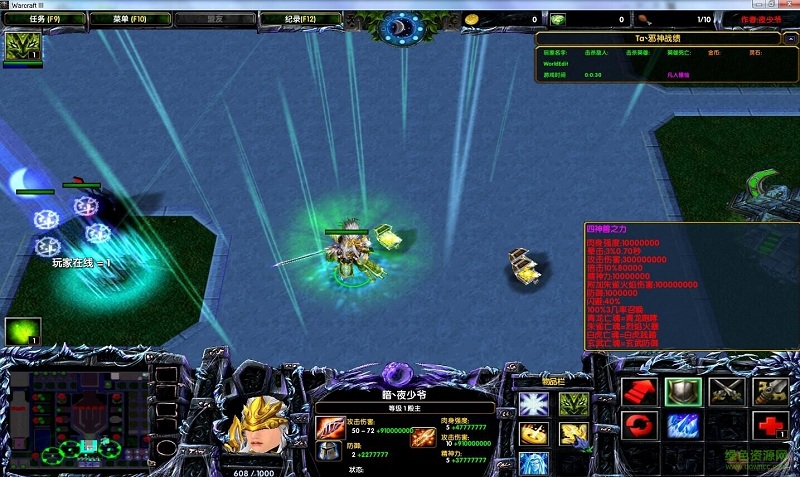This screenshot has width=800, height=477.
Task: Use the white starburst inventory item
Action: (532, 404)
